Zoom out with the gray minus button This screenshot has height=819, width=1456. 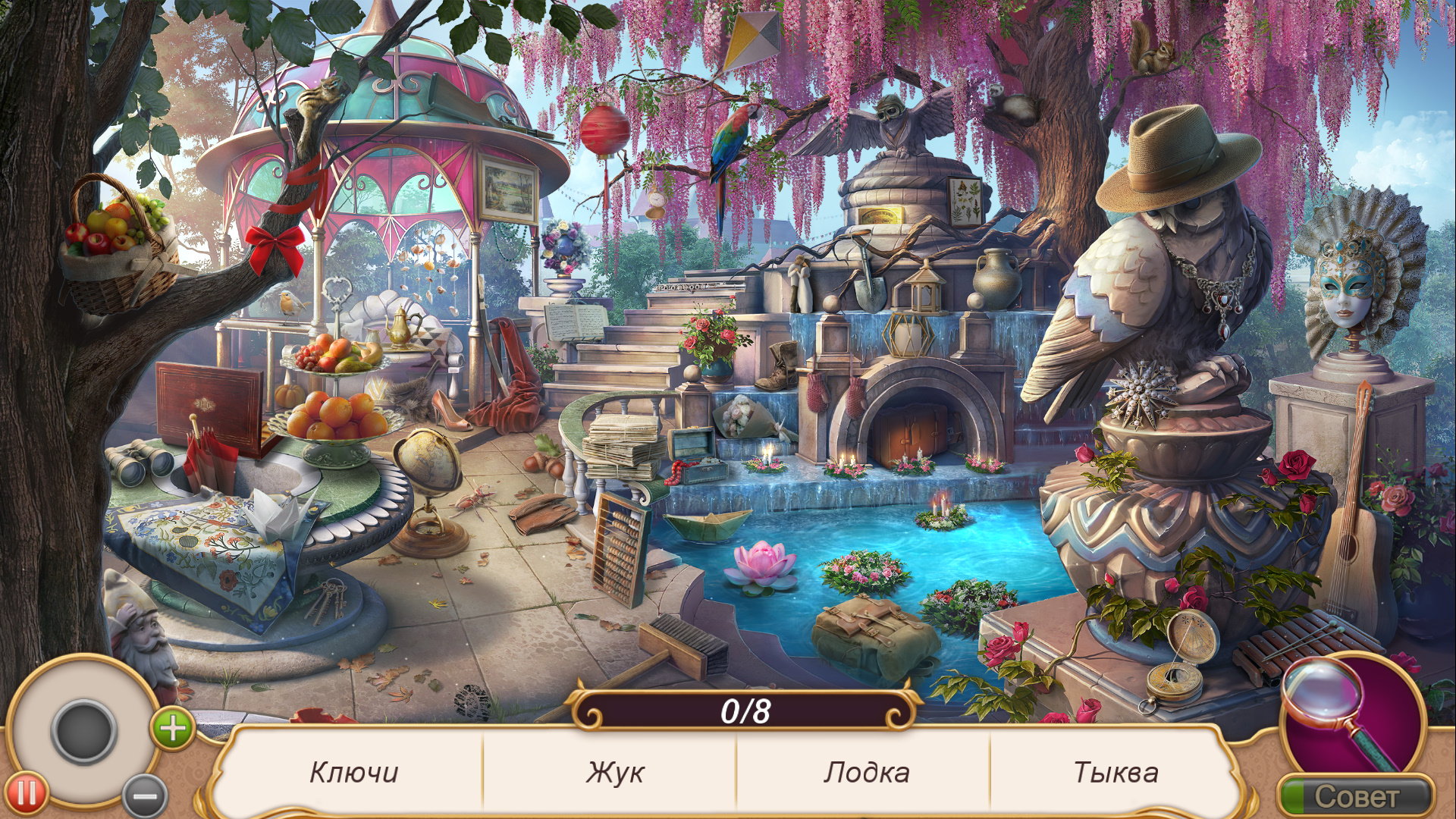(x=145, y=796)
